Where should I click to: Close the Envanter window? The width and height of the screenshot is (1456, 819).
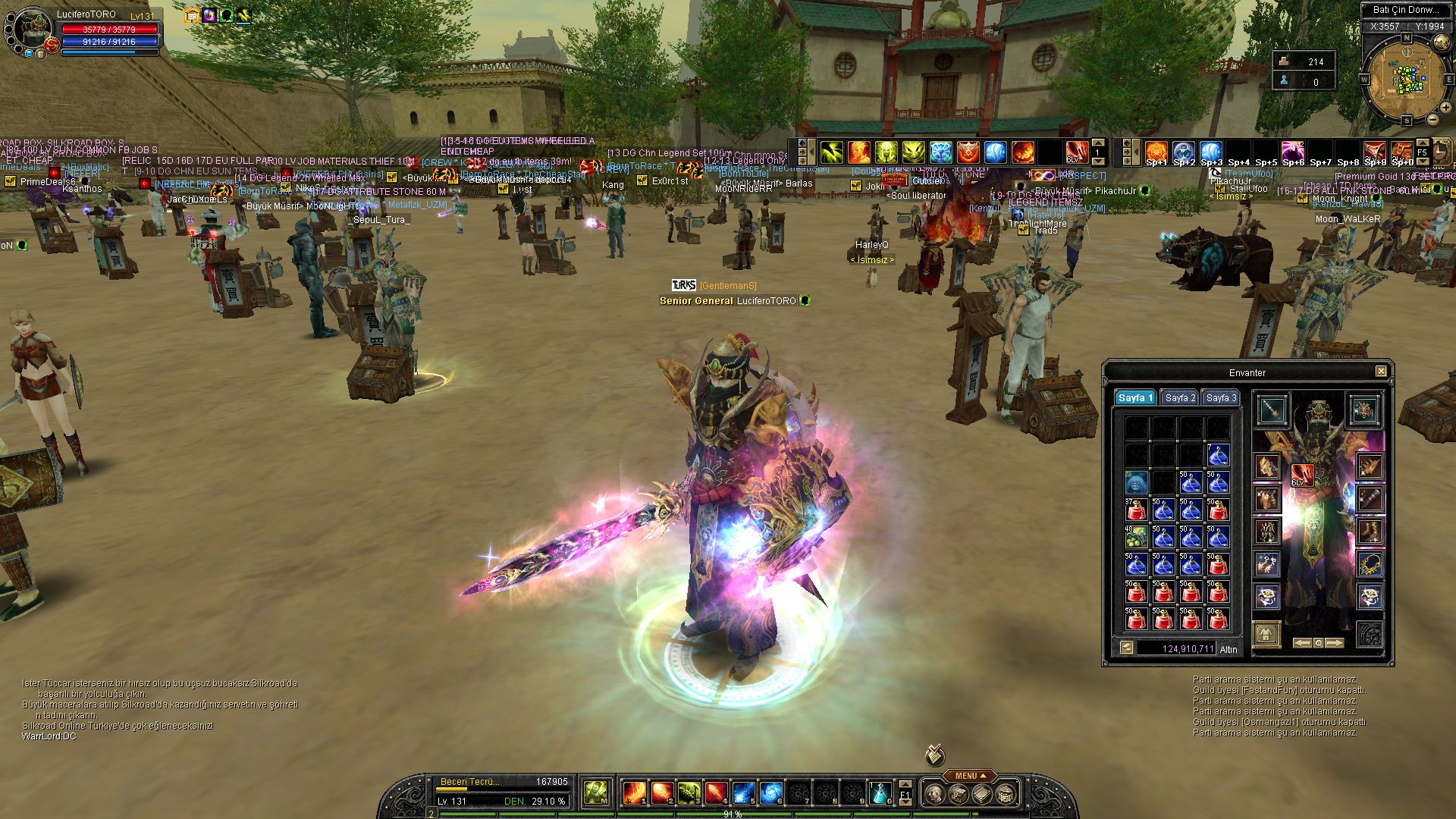1381,372
